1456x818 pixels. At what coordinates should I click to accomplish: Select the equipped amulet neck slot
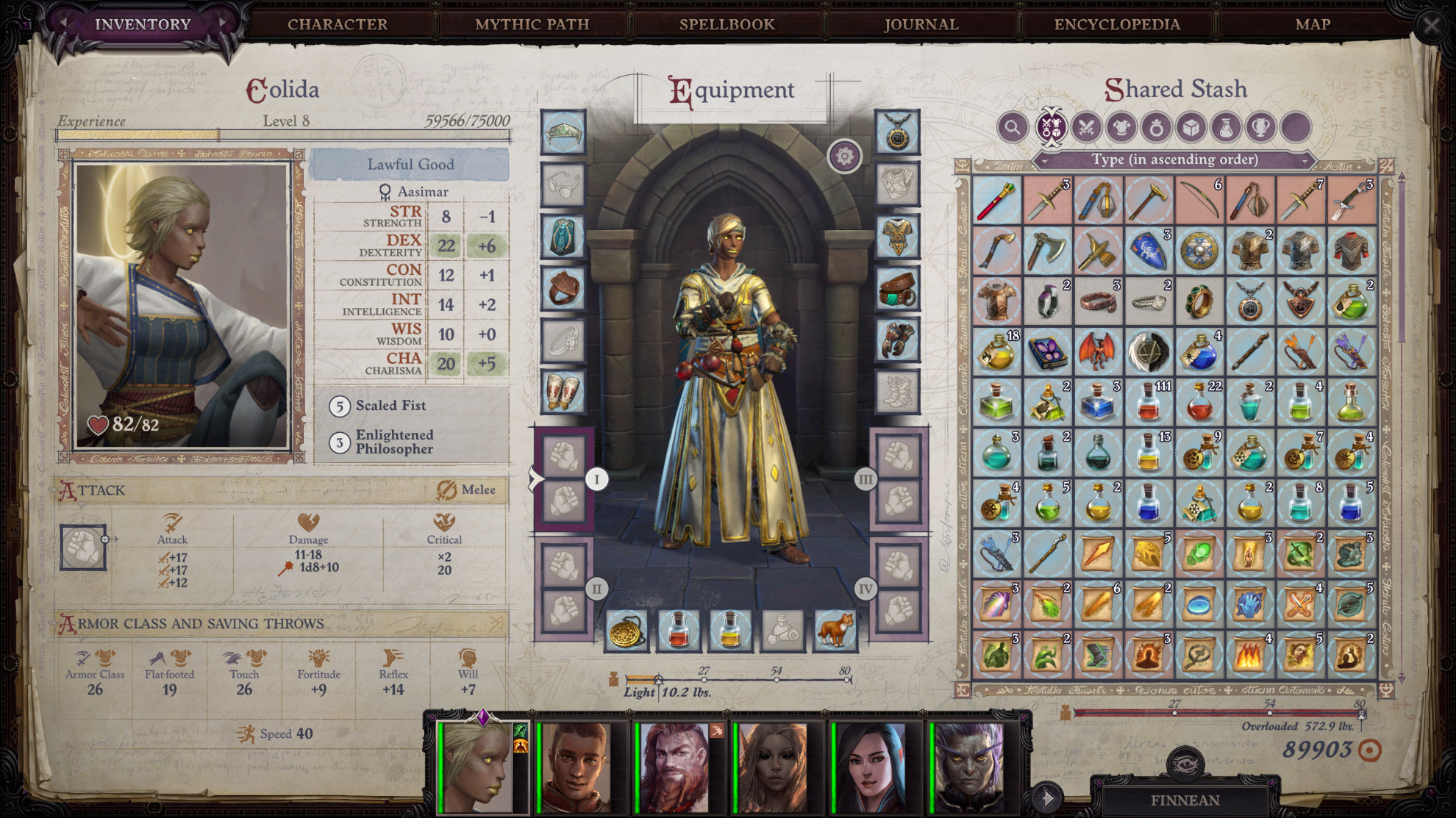(897, 132)
